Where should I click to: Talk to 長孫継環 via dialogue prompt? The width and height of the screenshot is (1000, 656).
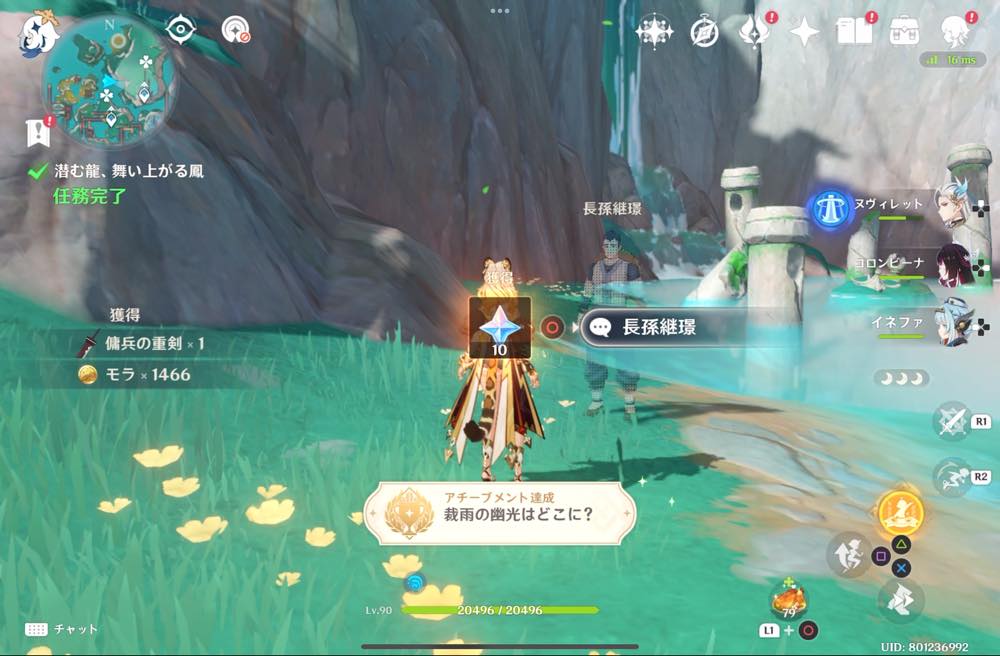coord(660,327)
